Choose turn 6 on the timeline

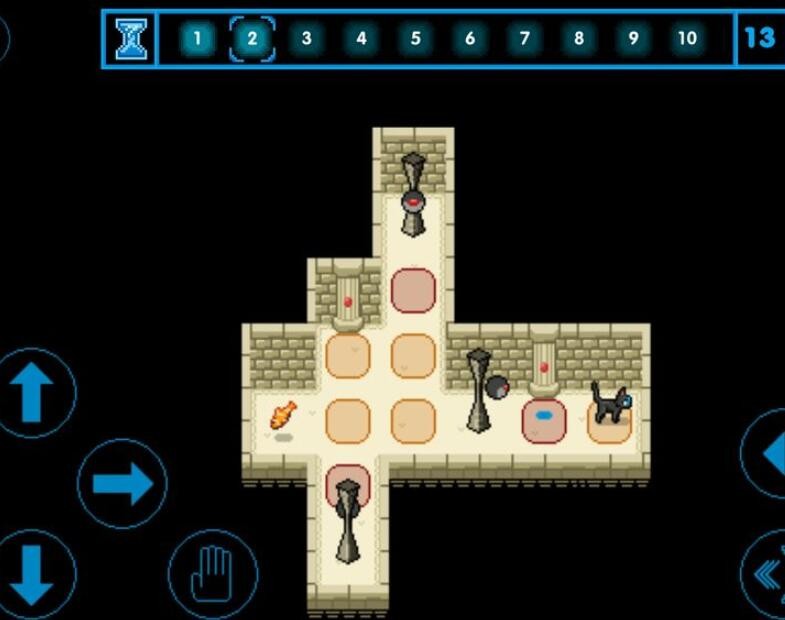[x=469, y=39]
